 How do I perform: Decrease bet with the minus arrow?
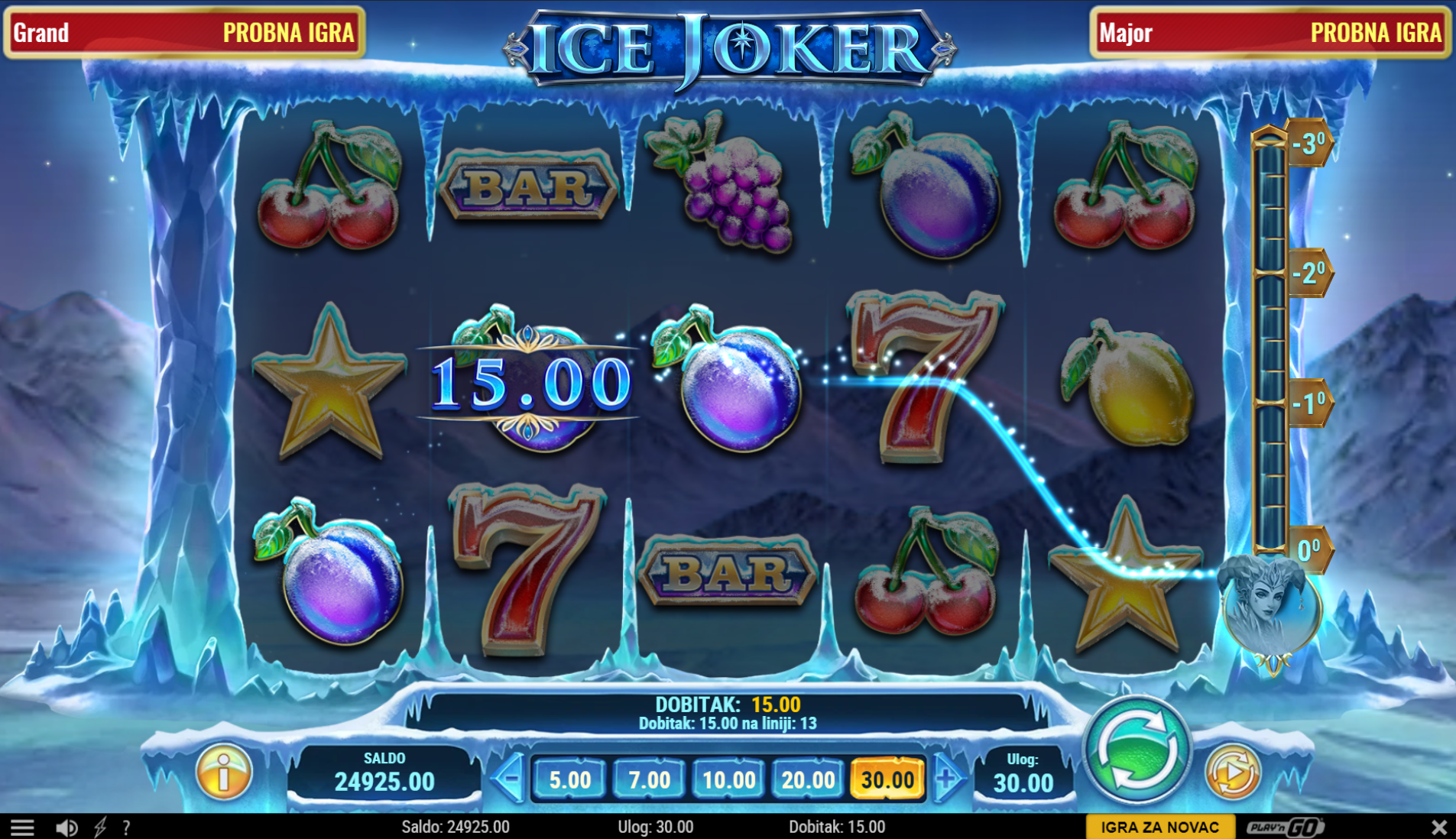(x=508, y=779)
